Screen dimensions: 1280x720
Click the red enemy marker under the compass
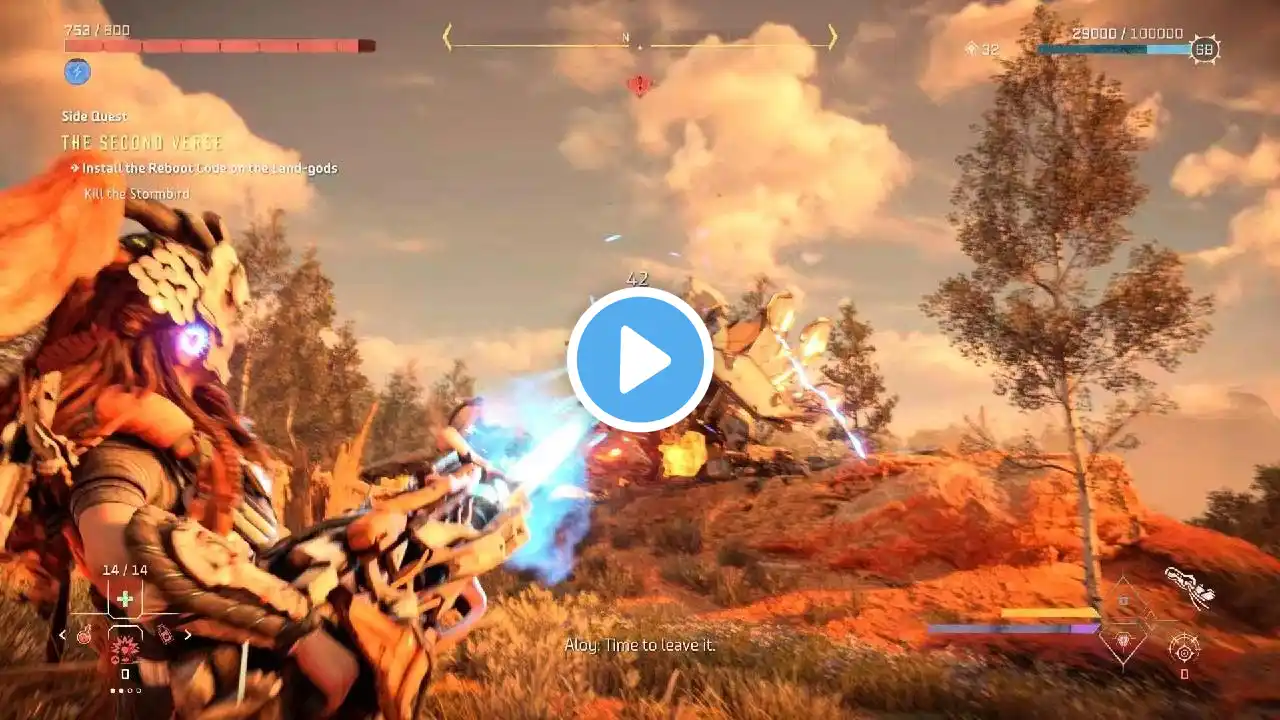click(x=638, y=86)
